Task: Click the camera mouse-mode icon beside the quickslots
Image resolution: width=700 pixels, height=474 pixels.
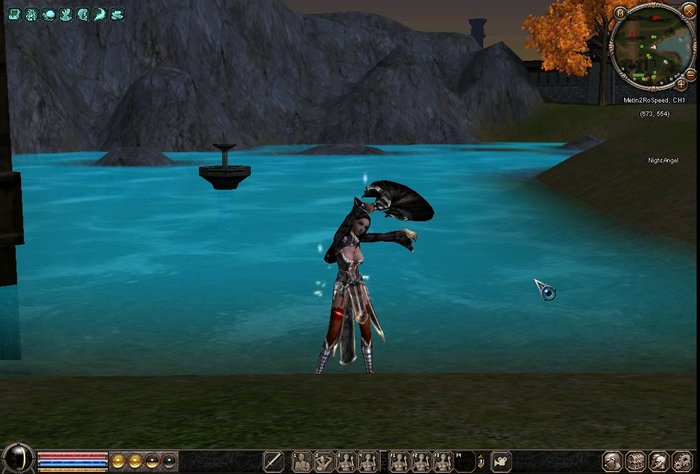Action: 500,462
